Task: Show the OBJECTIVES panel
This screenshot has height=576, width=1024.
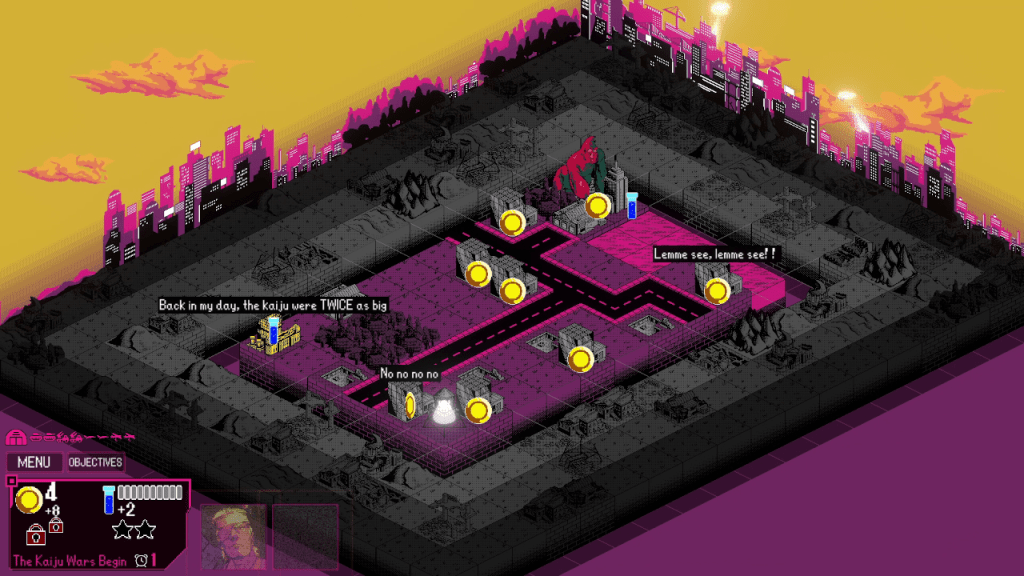Action: coord(95,462)
